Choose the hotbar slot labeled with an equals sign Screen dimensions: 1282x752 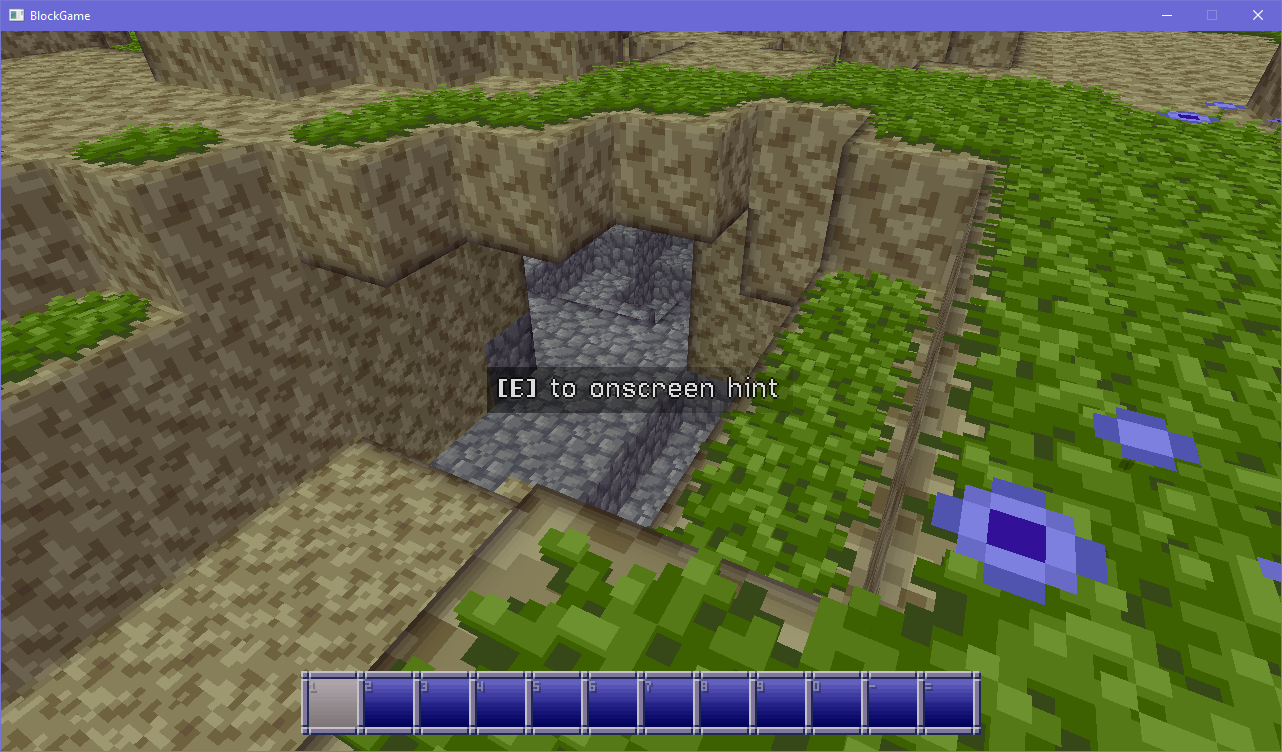click(949, 703)
